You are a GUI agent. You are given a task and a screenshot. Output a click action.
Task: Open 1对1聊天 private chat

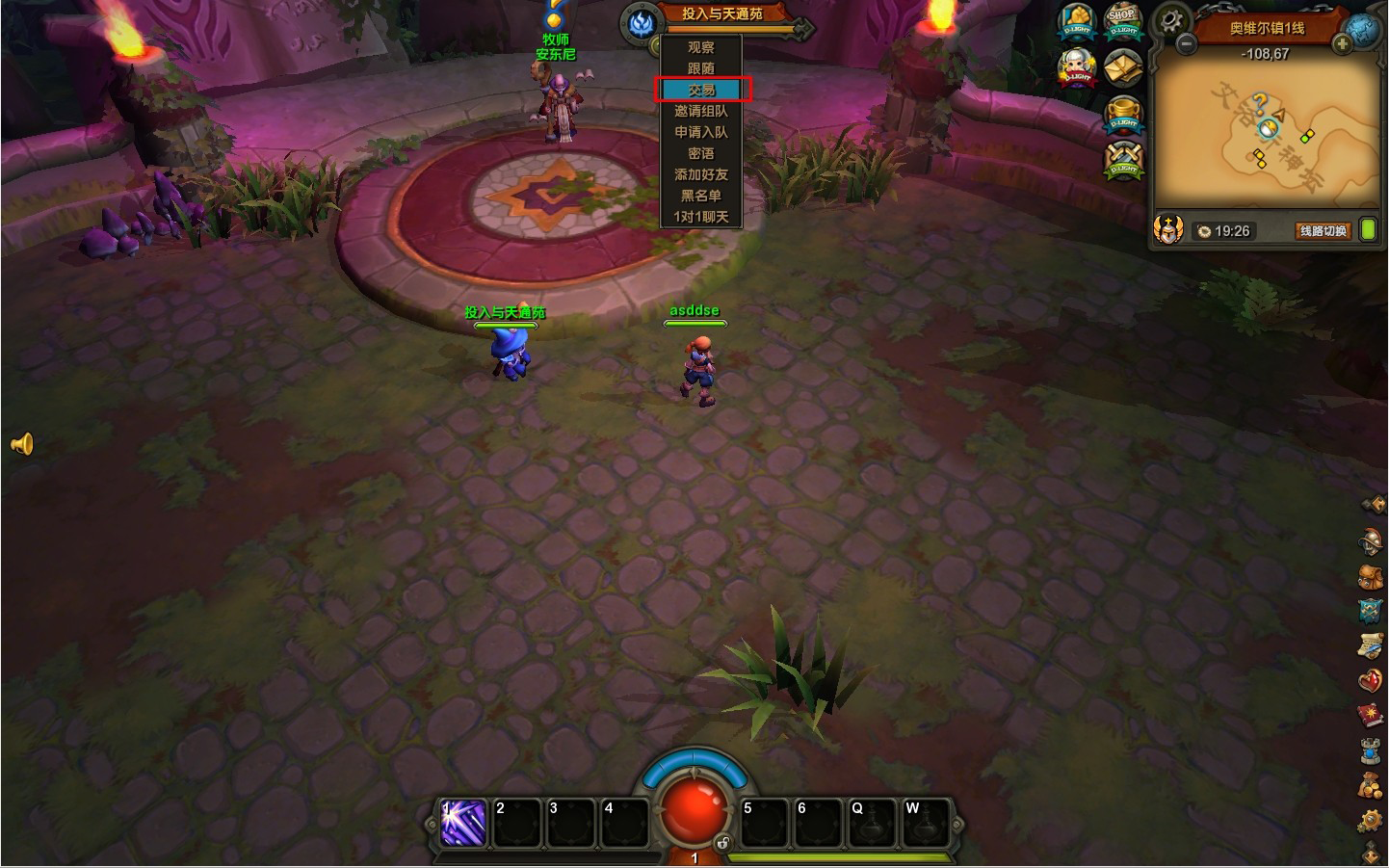pos(701,217)
